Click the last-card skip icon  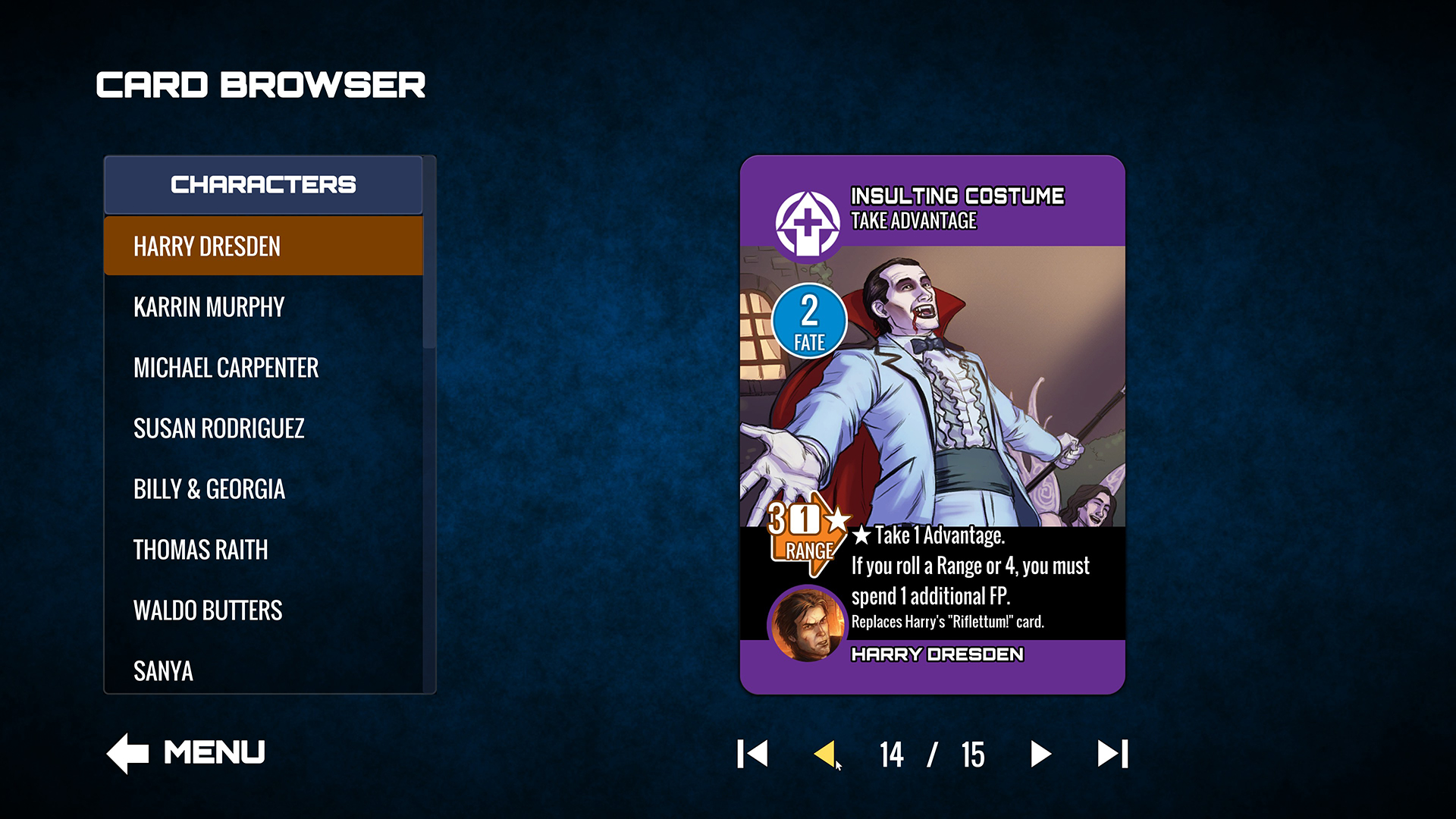point(1111,755)
